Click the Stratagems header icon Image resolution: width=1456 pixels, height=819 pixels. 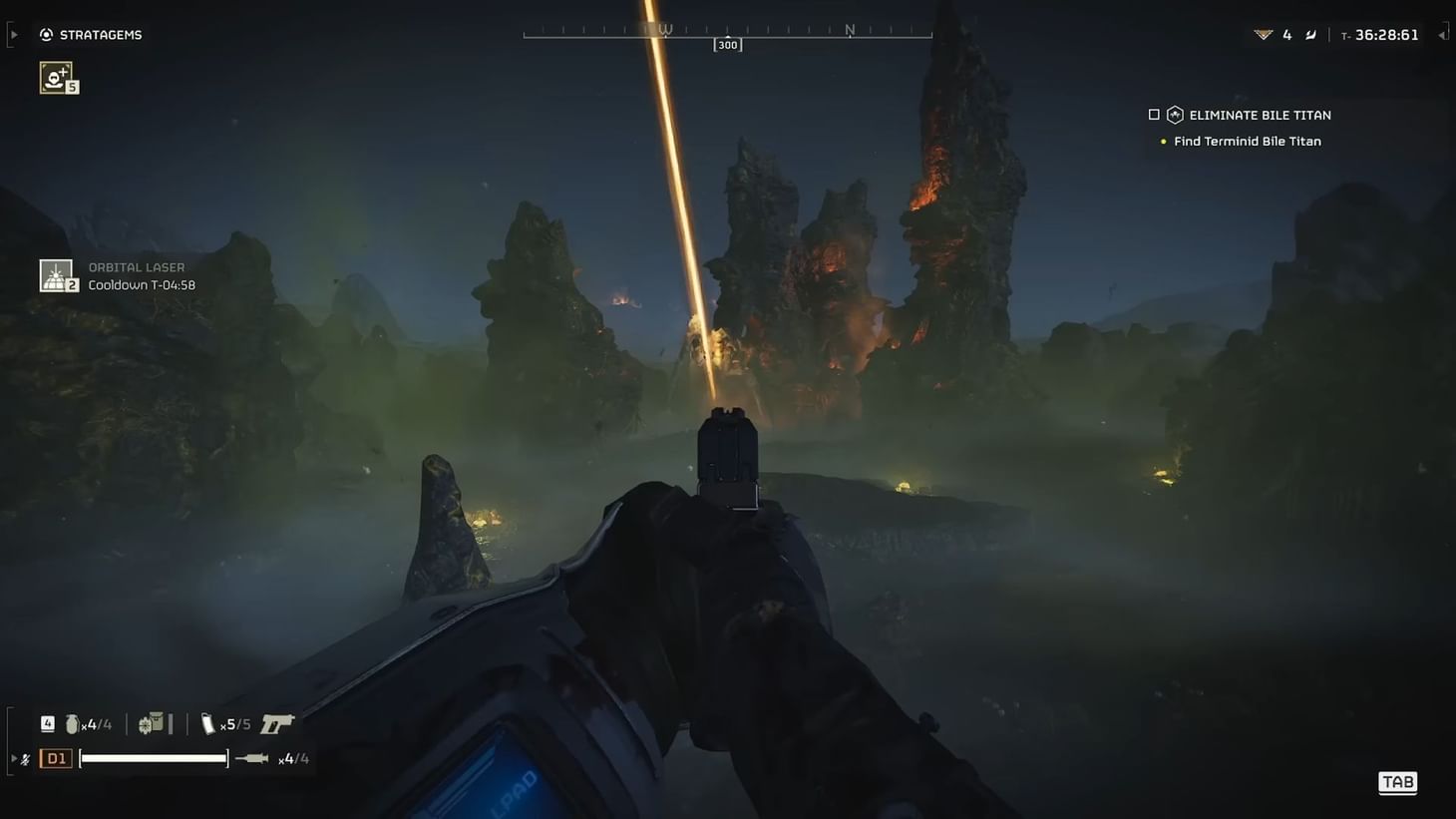46,33
